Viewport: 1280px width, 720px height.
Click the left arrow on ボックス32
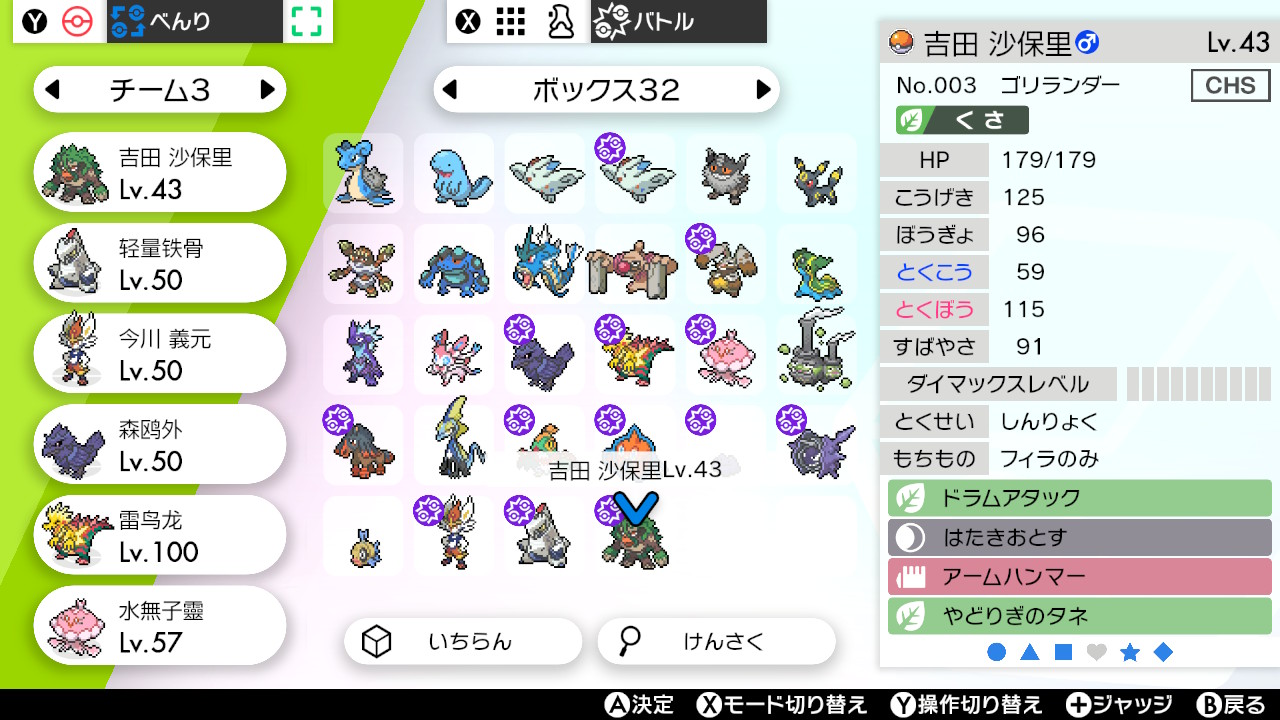tap(448, 89)
